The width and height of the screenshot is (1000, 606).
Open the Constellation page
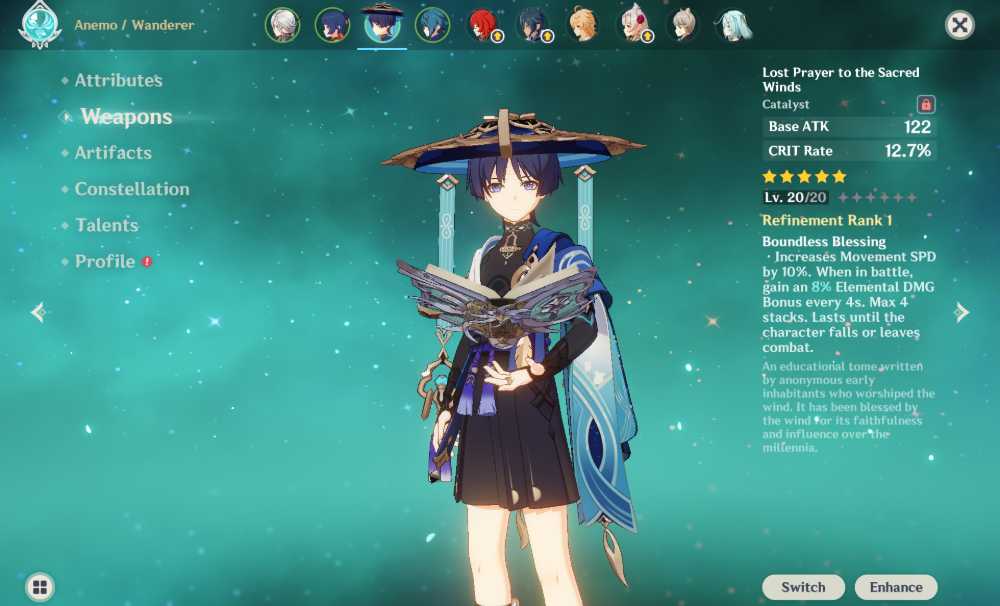click(x=131, y=189)
